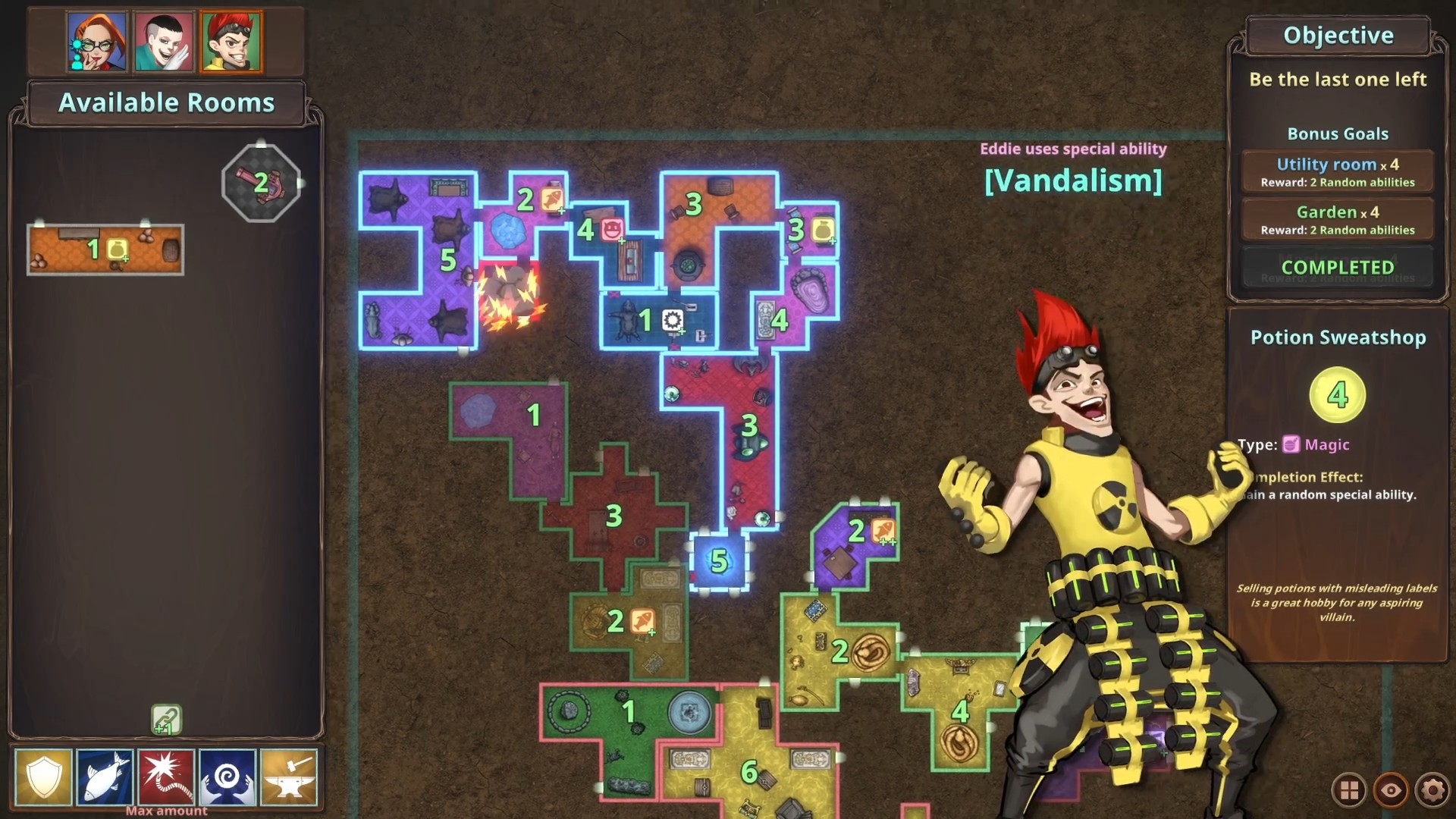Click Eddie's portrait with red hair

(x=231, y=42)
